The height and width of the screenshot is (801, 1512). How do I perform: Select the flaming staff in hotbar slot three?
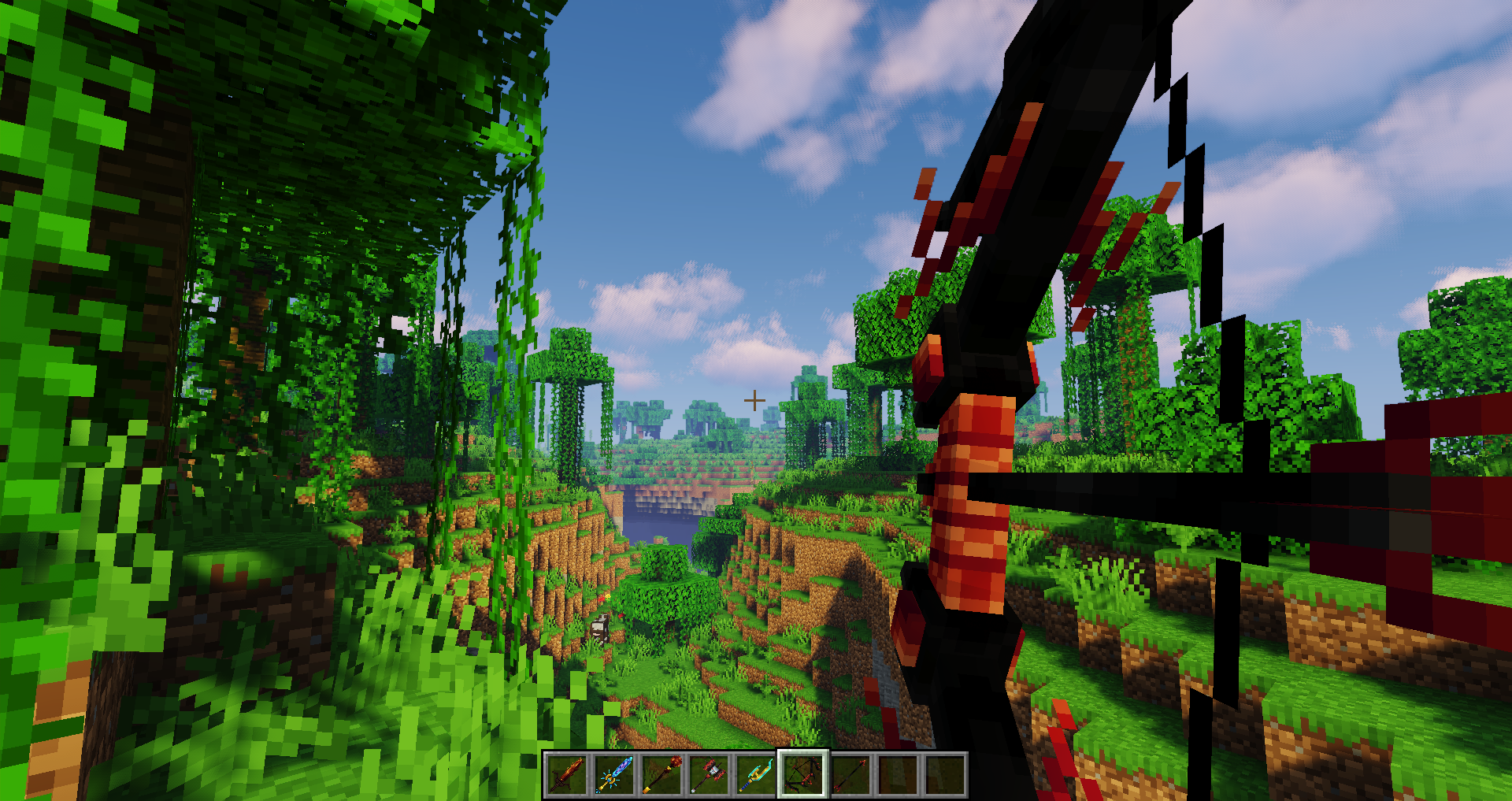(660, 776)
